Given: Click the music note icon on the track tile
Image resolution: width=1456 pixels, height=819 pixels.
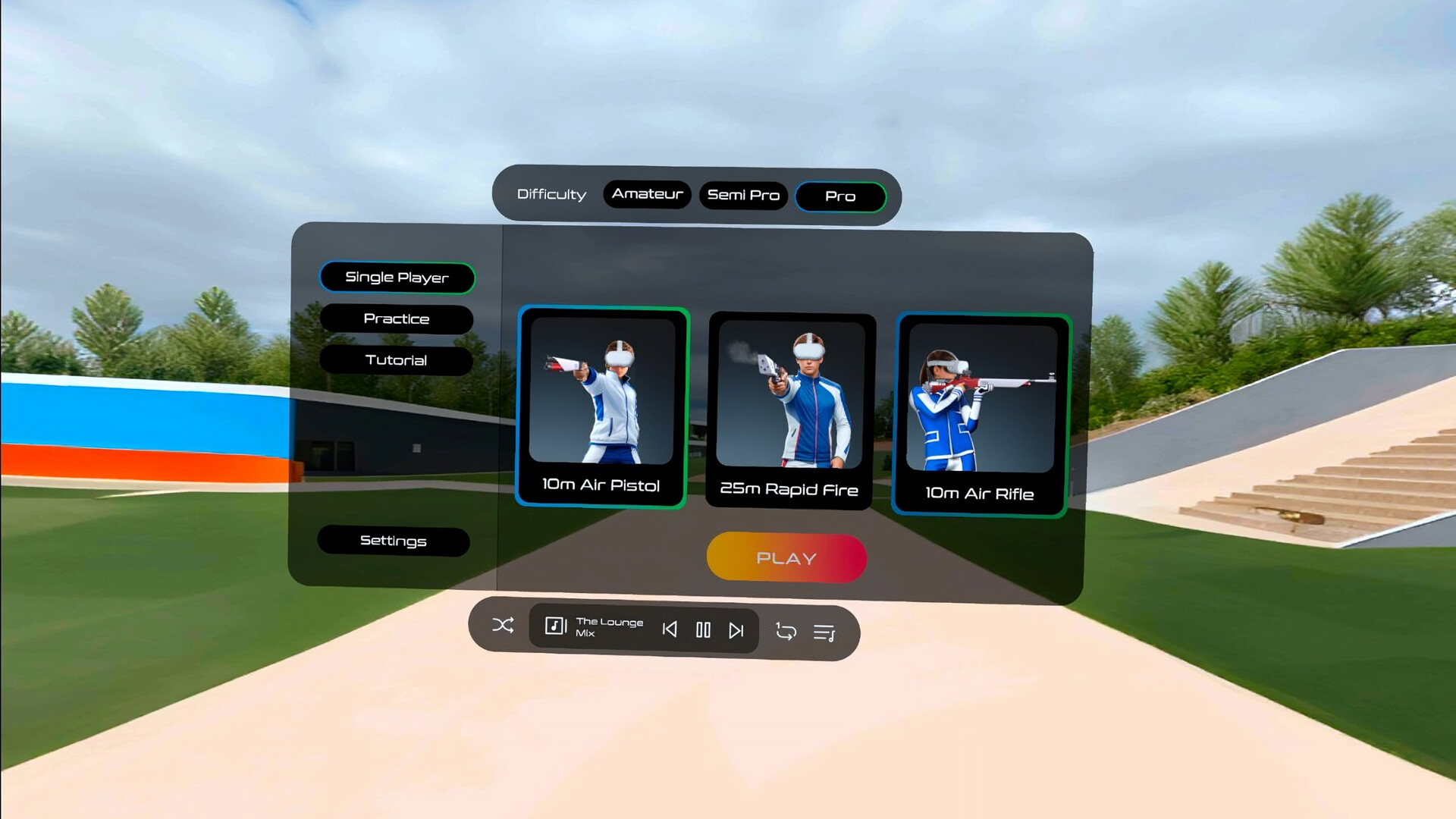Looking at the screenshot, I should (x=556, y=626).
